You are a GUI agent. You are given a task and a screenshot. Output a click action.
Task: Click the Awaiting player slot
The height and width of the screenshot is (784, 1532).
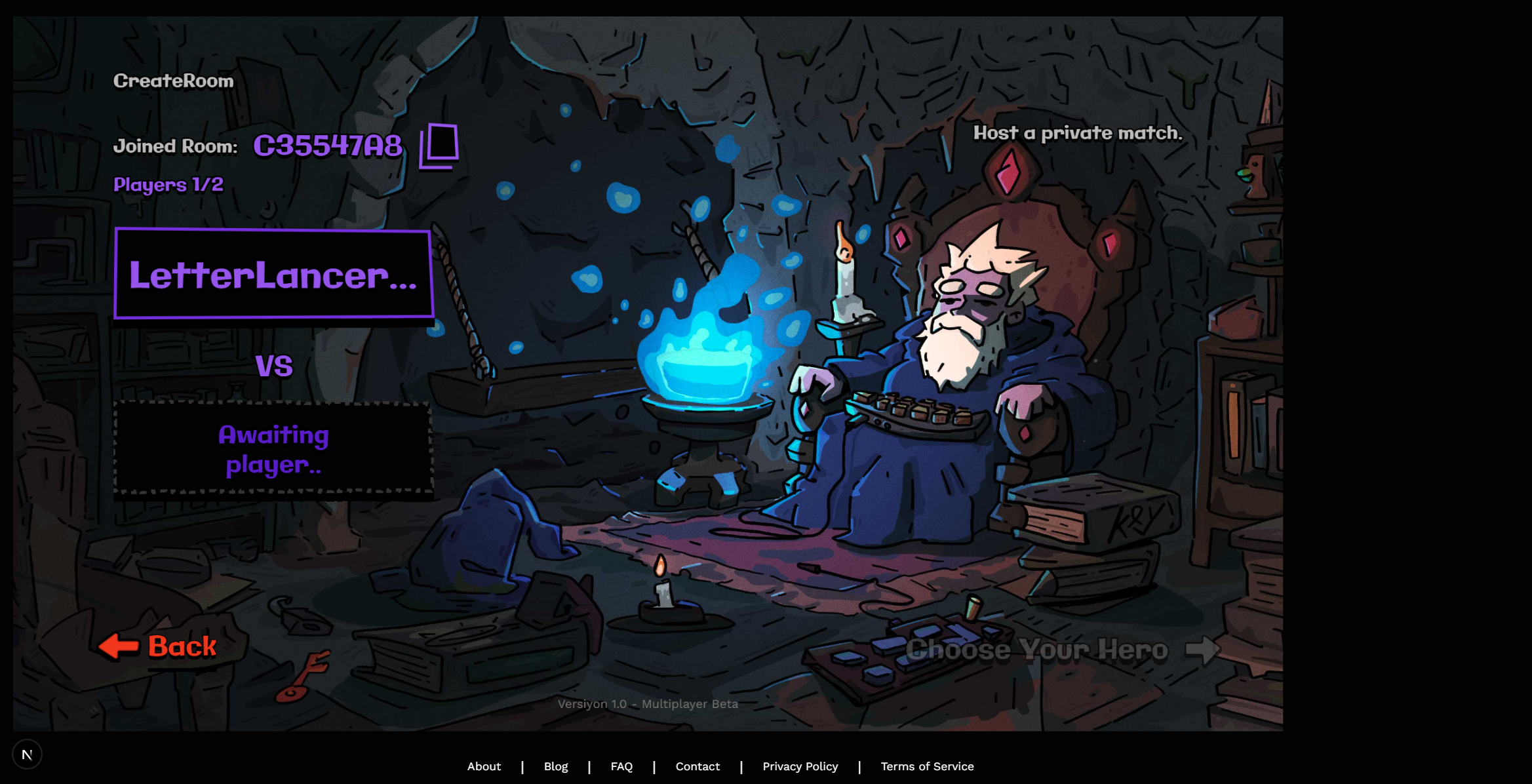[x=273, y=448]
